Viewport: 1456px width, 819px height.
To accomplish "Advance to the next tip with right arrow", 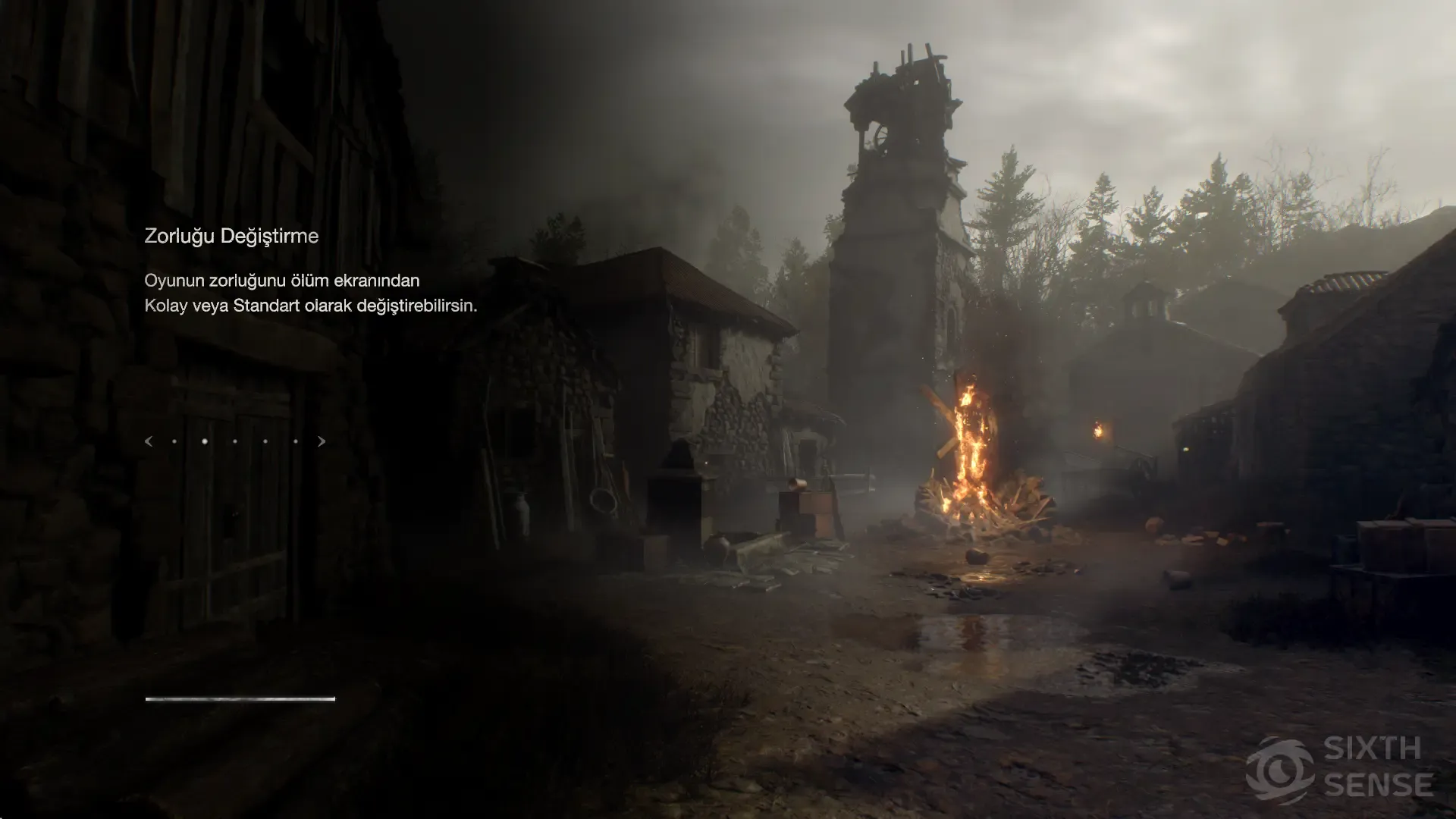I will [322, 441].
